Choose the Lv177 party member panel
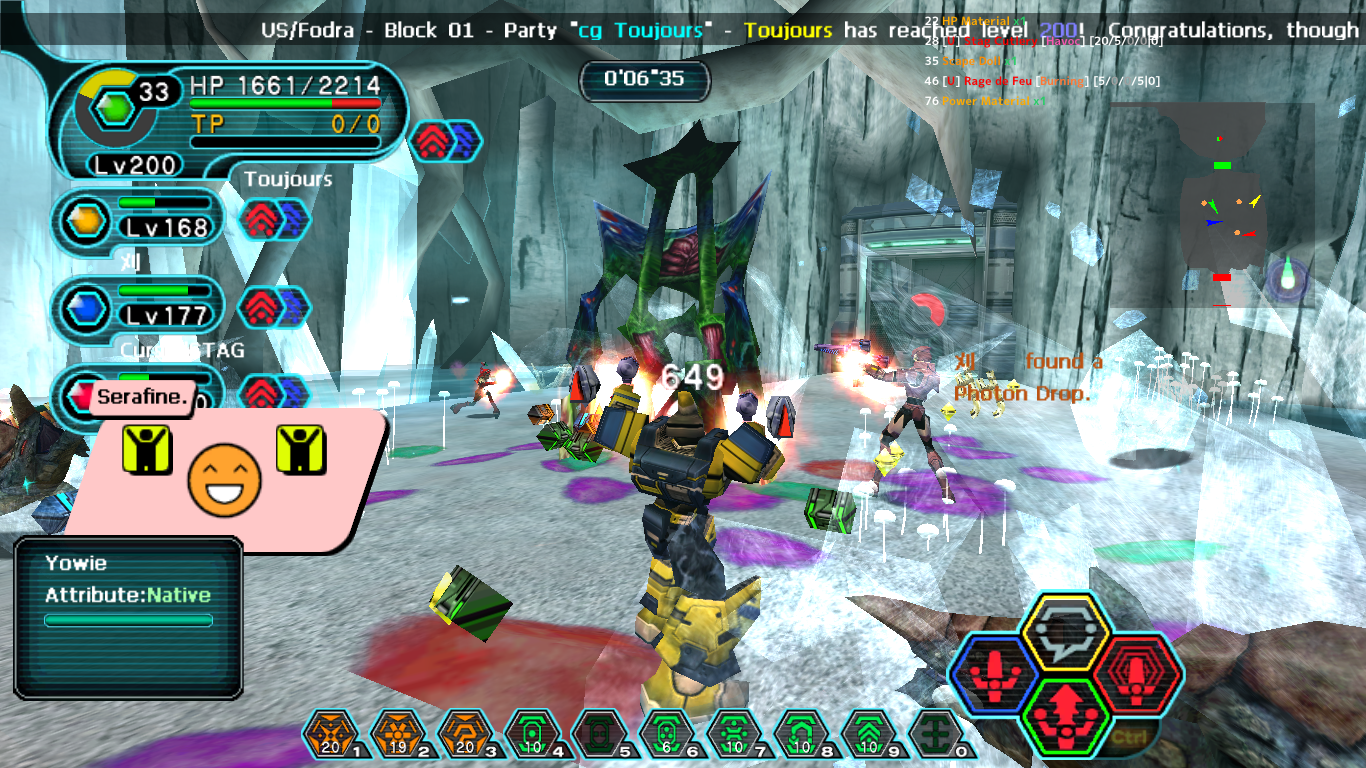The width and height of the screenshot is (1366, 768). [x=140, y=304]
